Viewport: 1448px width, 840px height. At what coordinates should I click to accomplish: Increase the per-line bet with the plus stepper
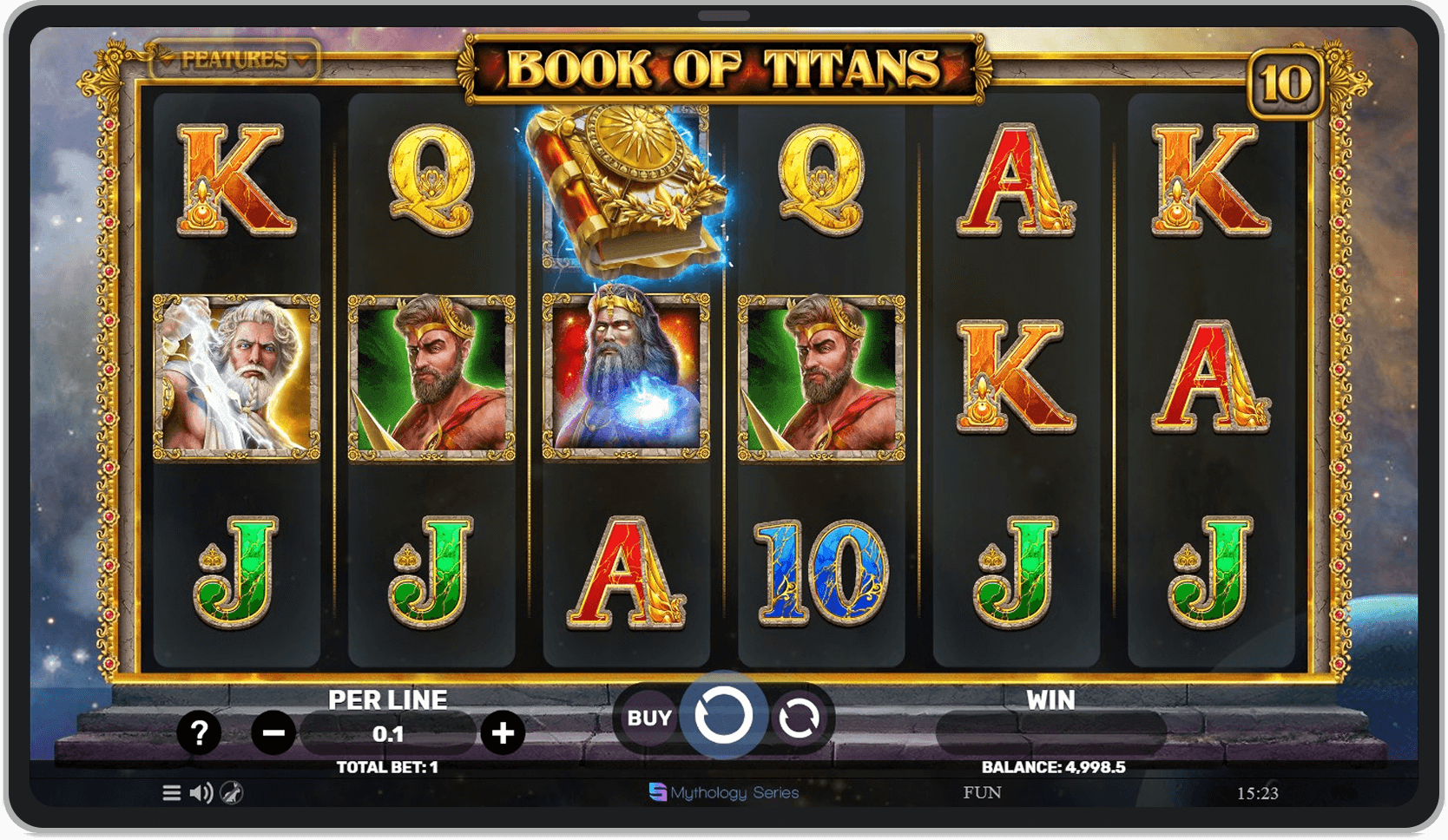click(x=501, y=733)
